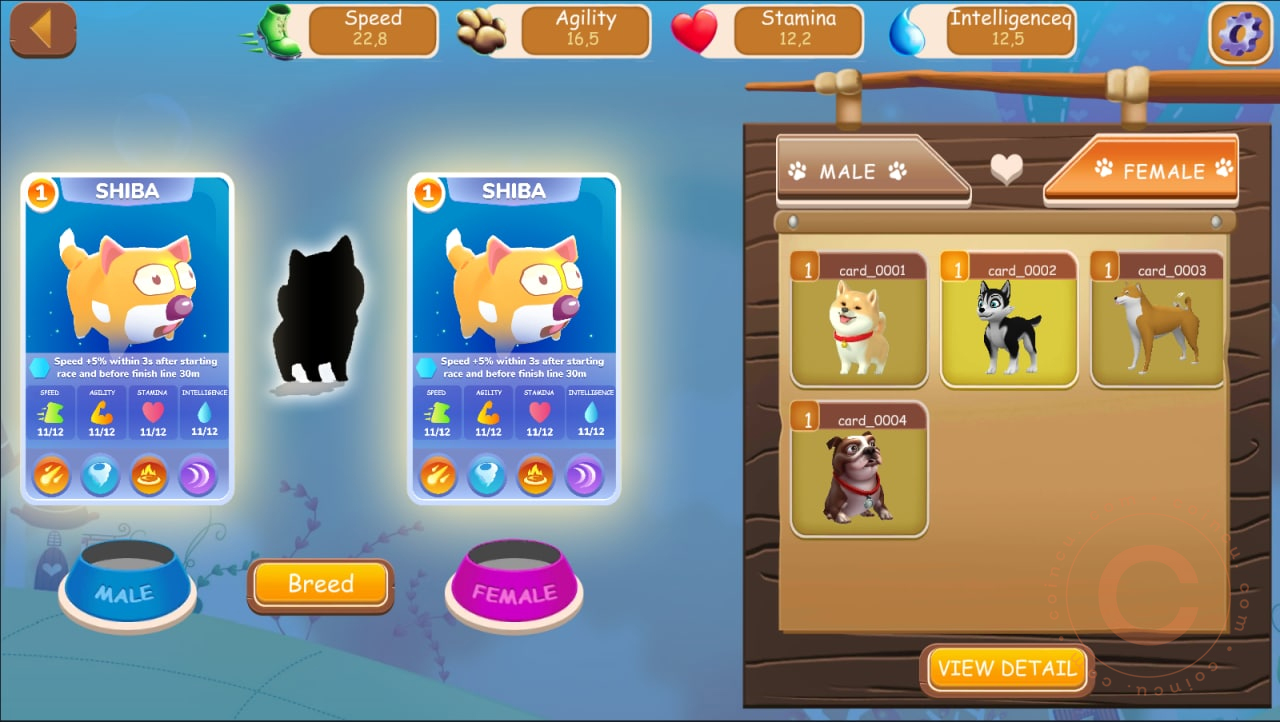Start breeding with the Breed button
1280x722 pixels.
(320, 584)
